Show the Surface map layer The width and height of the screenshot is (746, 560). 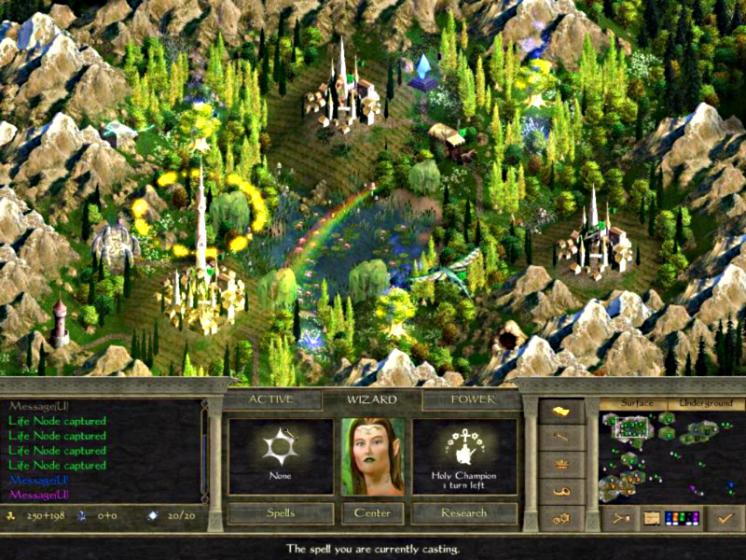click(635, 402)
